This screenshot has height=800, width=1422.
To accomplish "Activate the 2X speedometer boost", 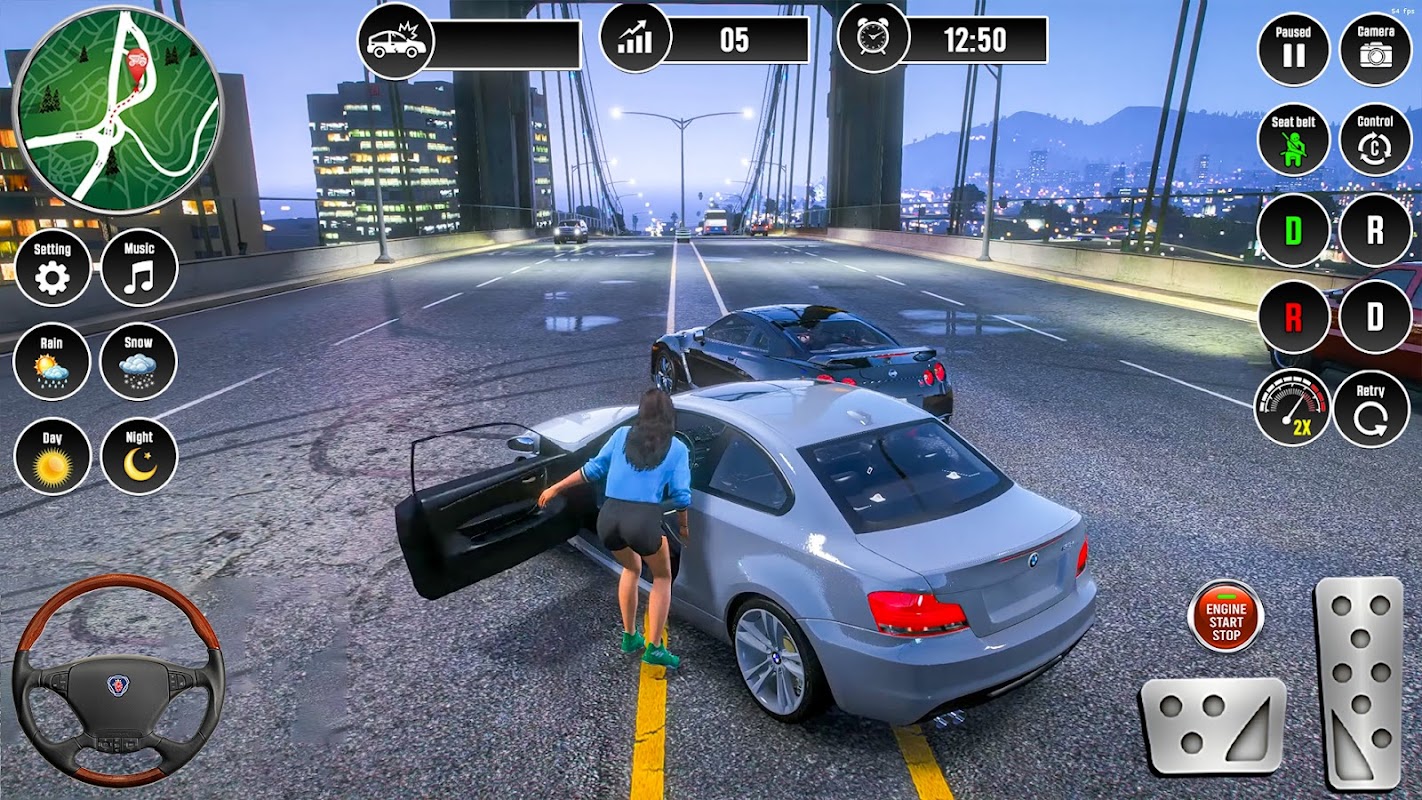I will tap(1293, 408).
